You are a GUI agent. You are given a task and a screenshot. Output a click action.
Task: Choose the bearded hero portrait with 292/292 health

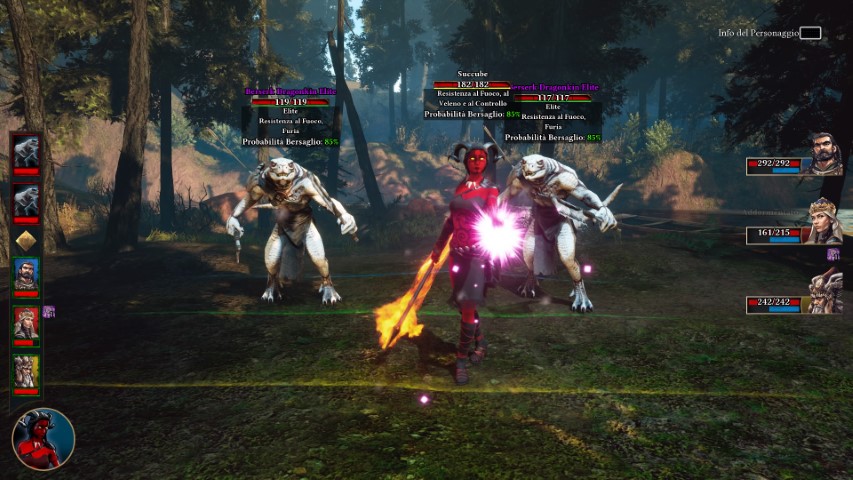825,156
